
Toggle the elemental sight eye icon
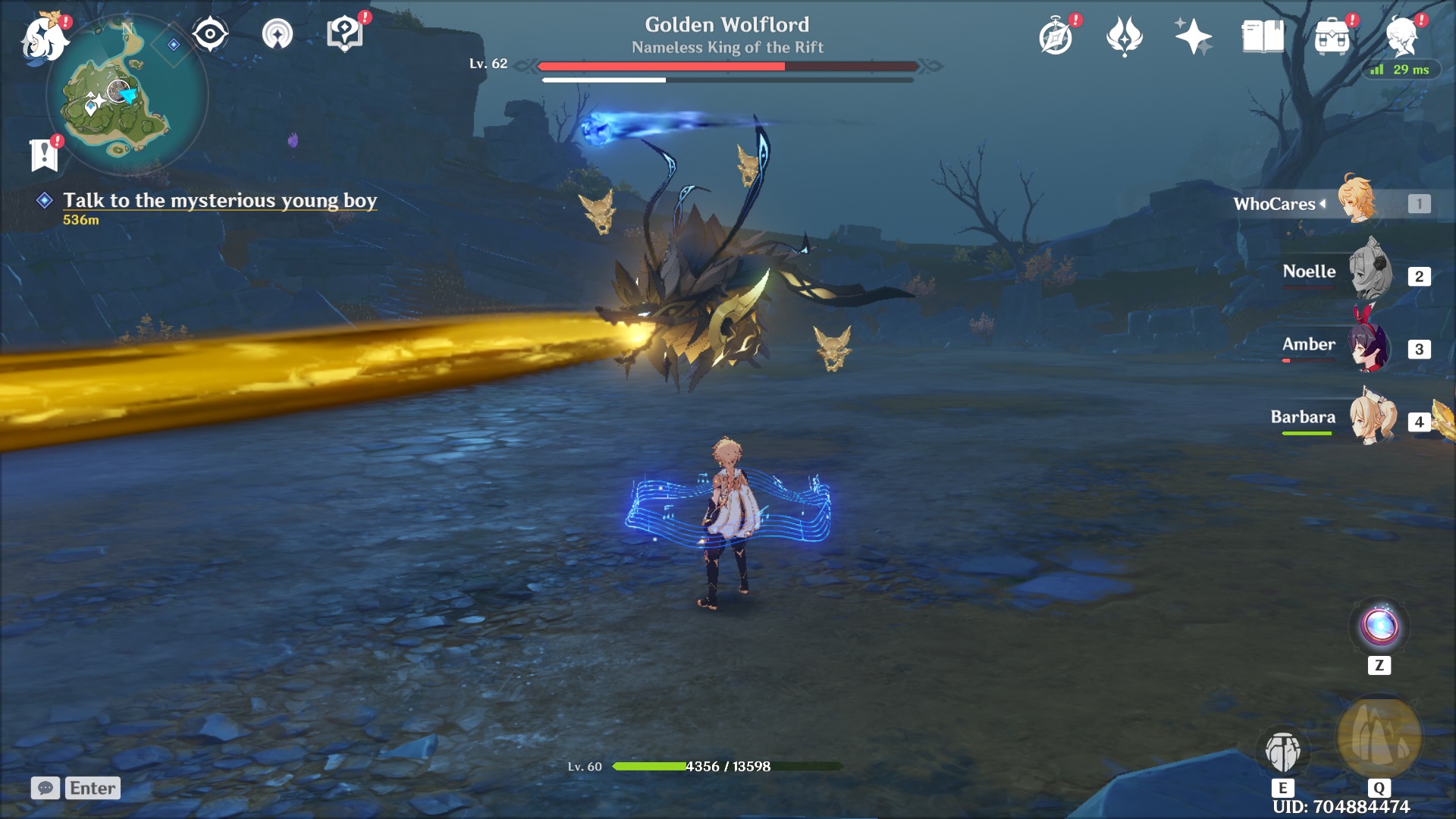tap(210, 34)
